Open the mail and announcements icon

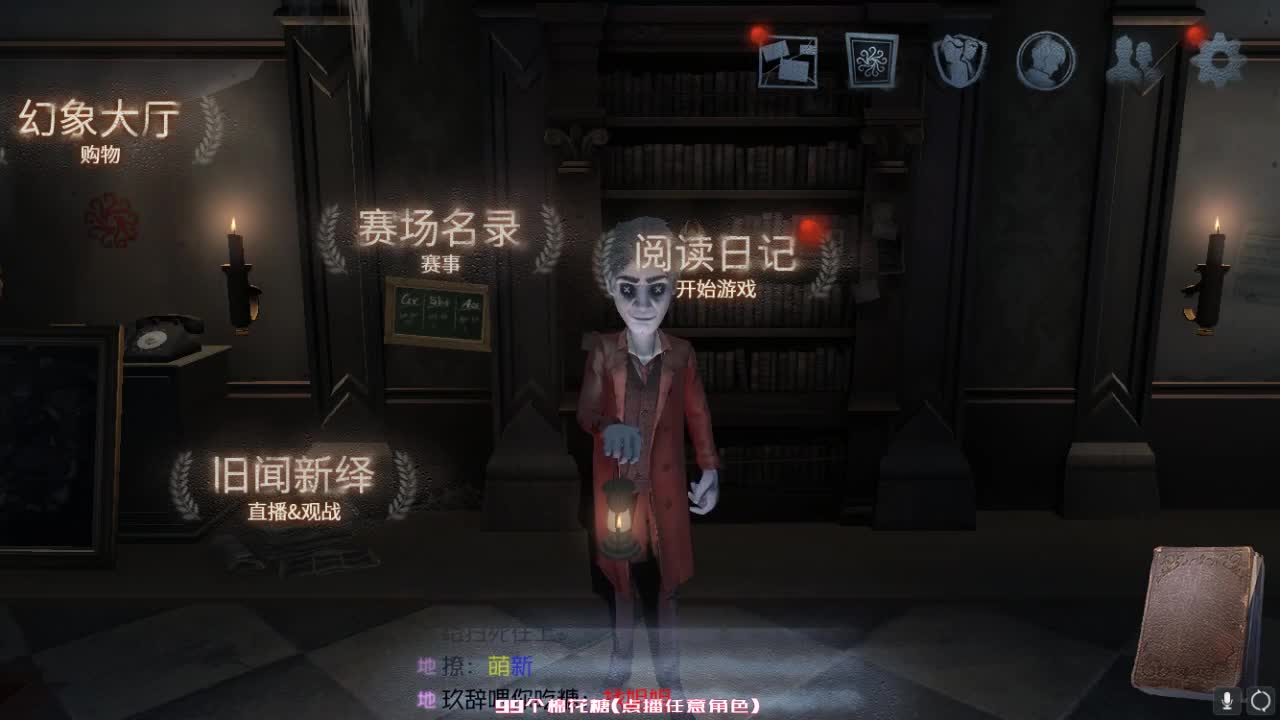[x=790, y=60]
